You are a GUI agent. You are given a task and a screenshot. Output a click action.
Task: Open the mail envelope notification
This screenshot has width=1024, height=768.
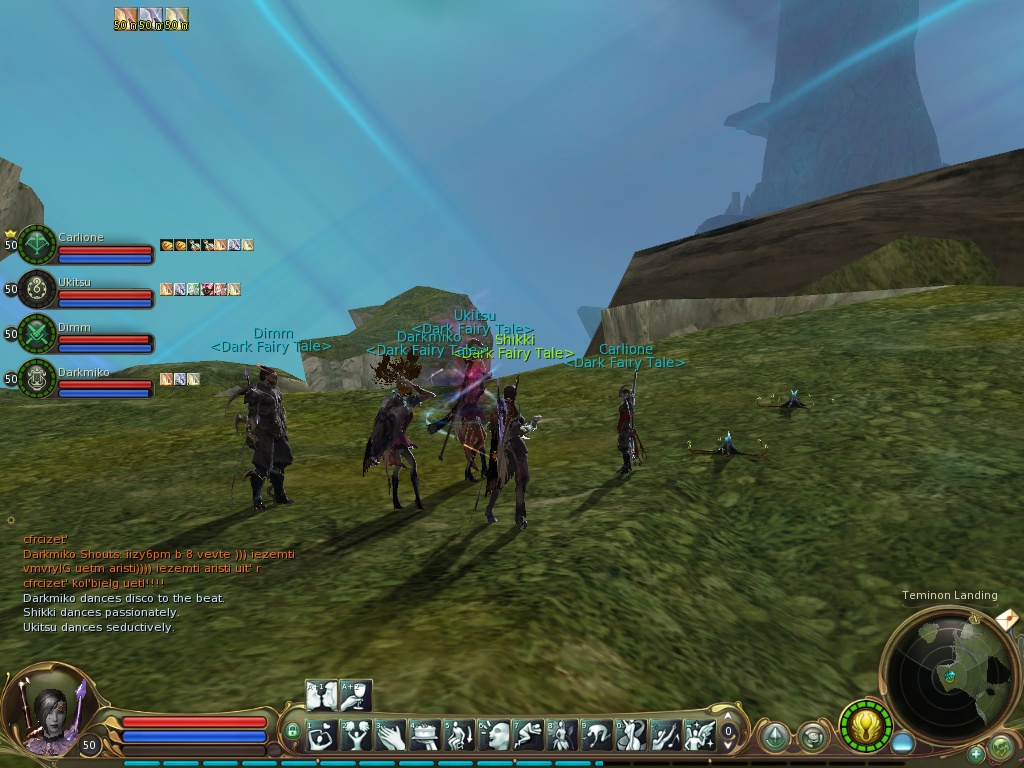point(1007,621)
